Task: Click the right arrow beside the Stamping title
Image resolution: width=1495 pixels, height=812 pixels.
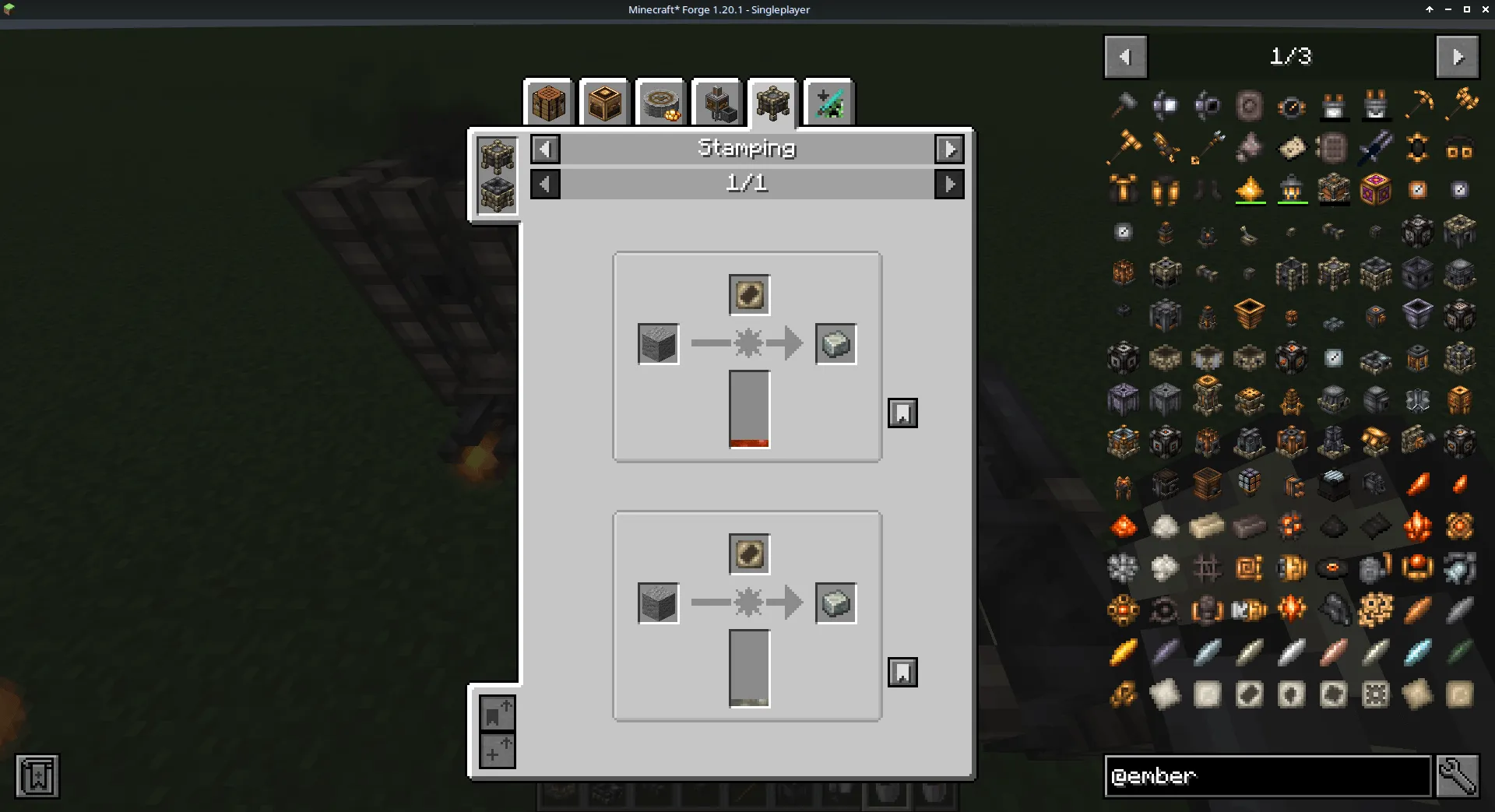Action: coord(949,149)
